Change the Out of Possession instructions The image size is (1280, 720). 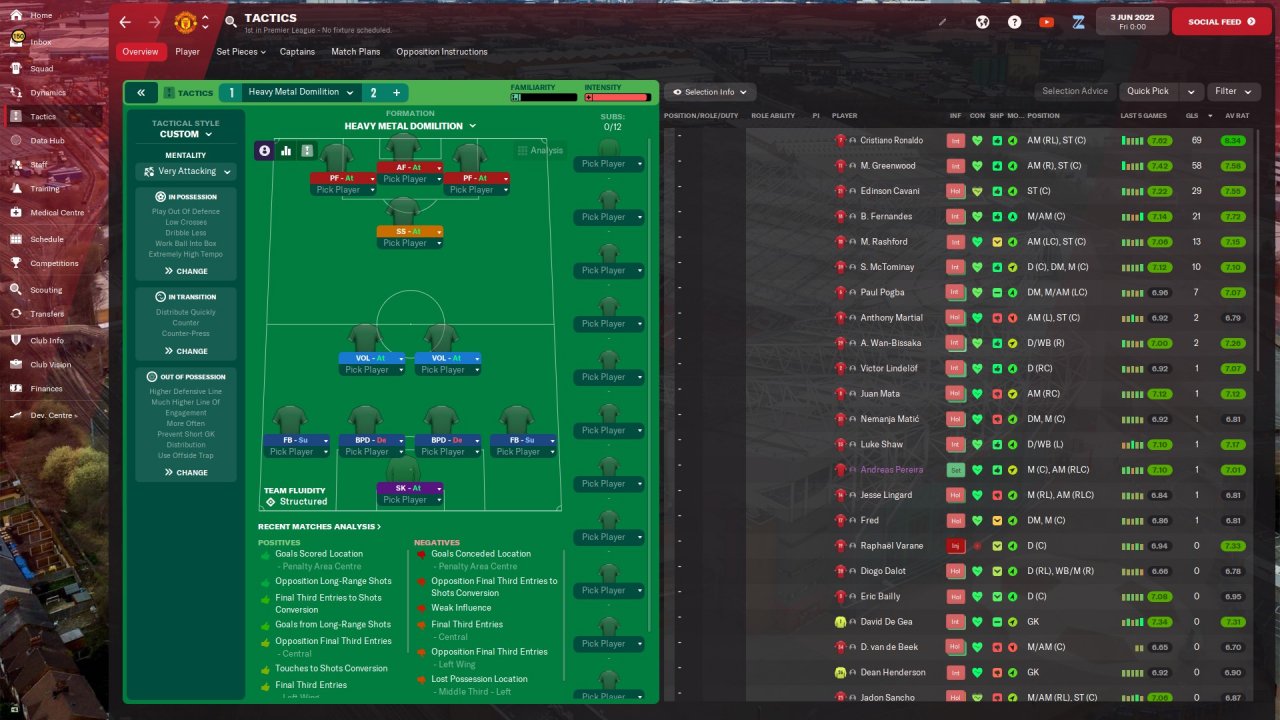click(186, 472)
